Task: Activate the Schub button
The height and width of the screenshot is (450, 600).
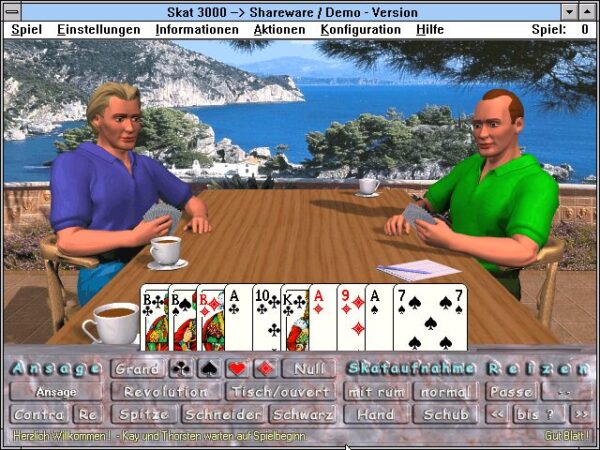Action: point(445,414)
